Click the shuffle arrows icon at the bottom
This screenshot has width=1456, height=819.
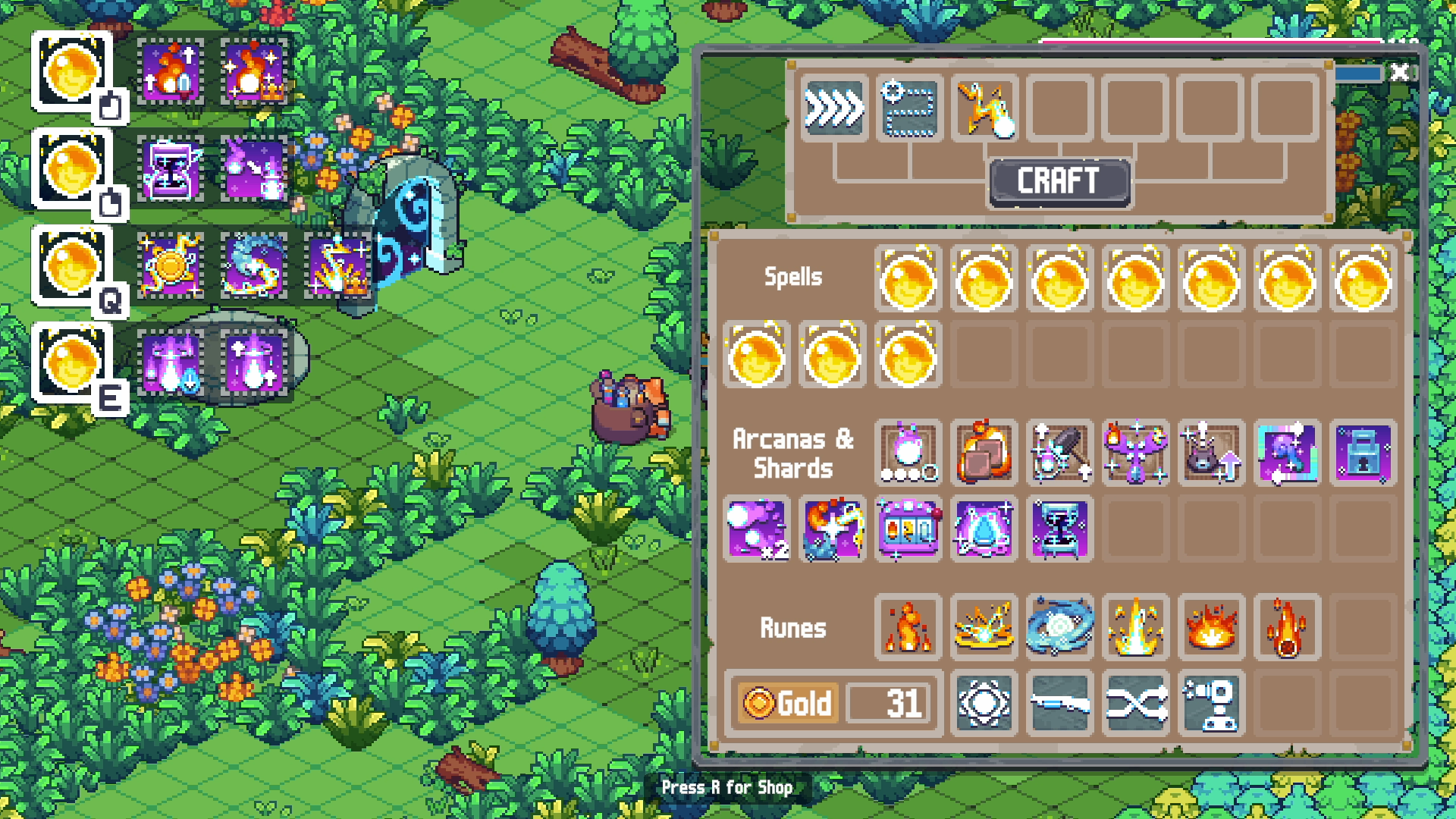point(1135,705)
